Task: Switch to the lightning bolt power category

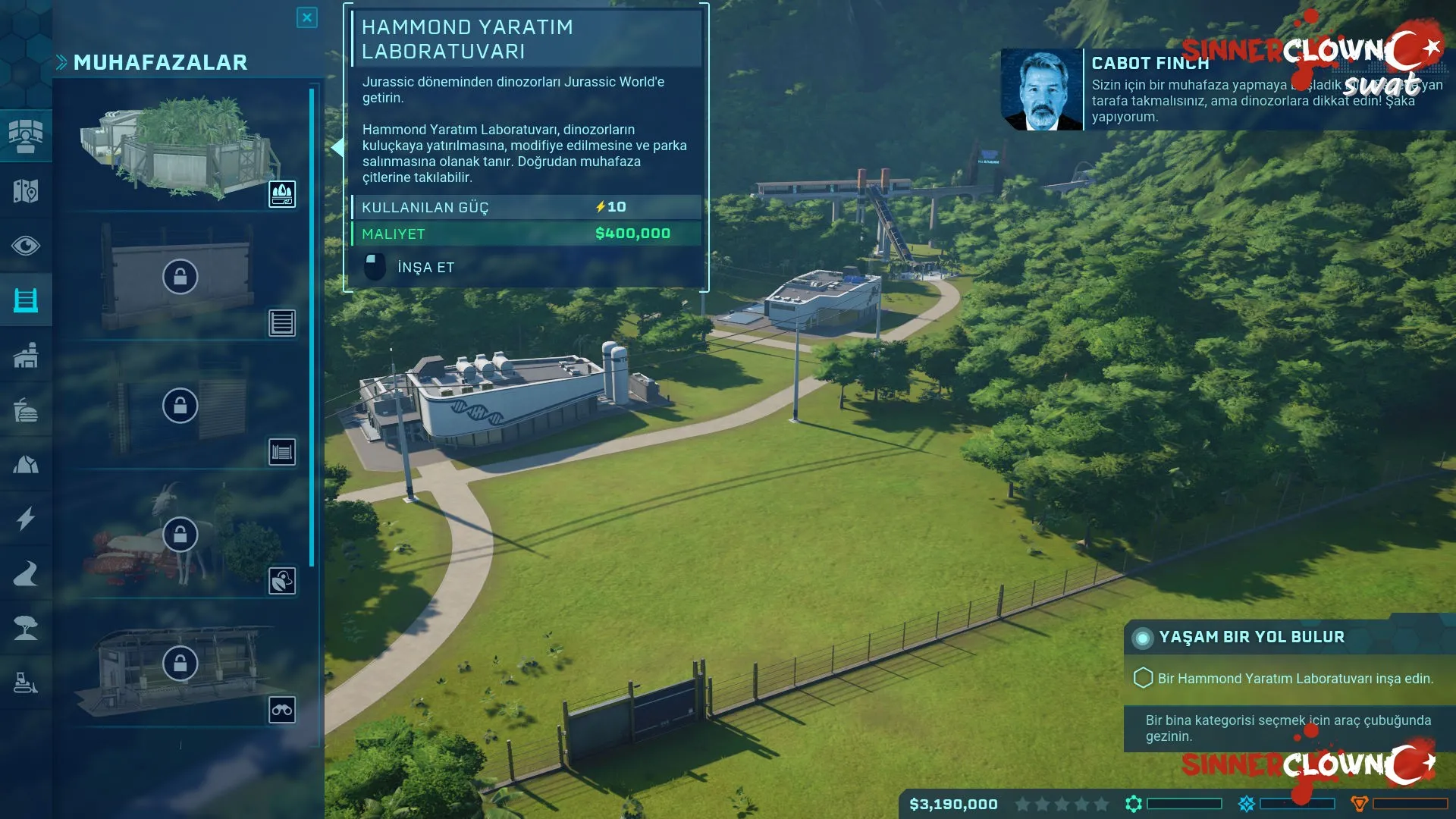Action: click(x=26, y=519)
